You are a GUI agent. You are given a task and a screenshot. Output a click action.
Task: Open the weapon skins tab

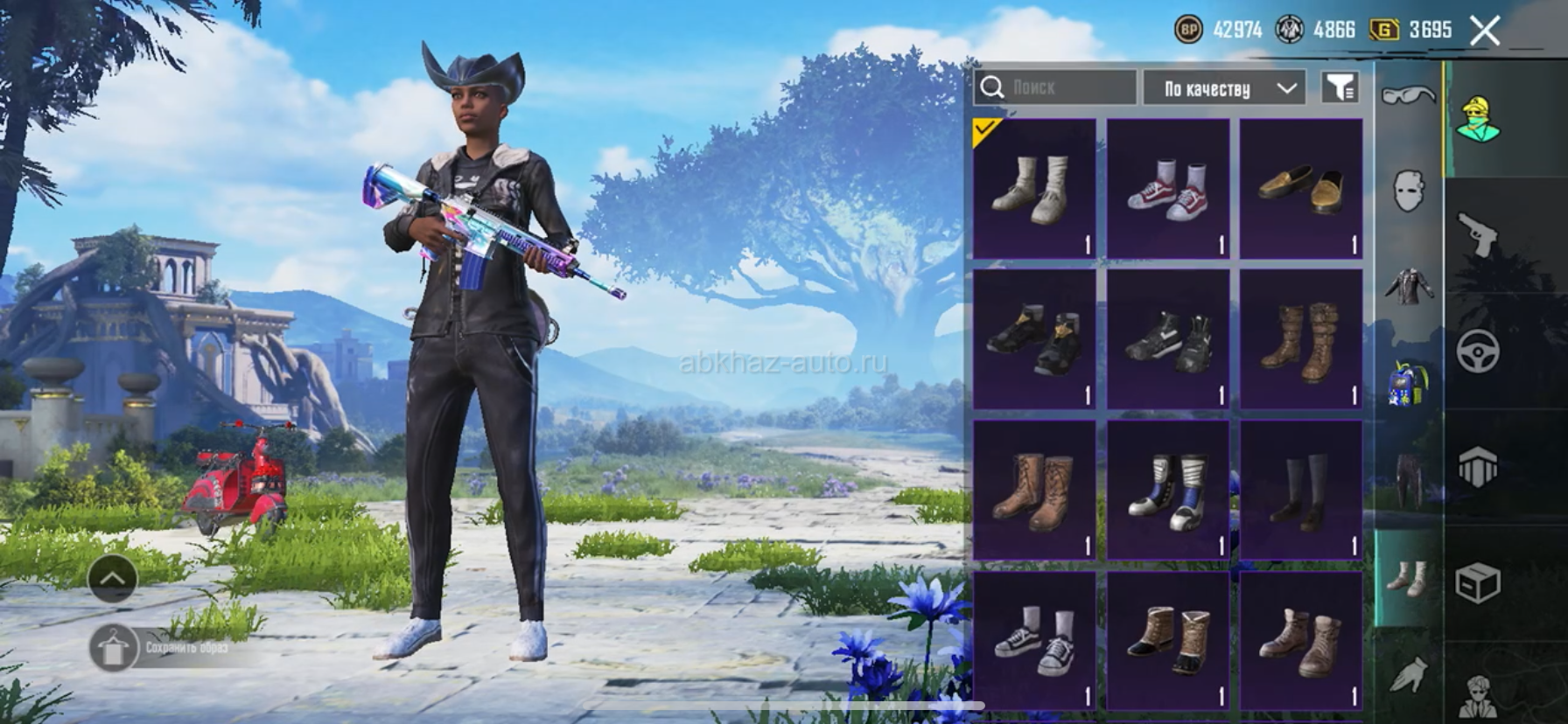(1478, 234)
